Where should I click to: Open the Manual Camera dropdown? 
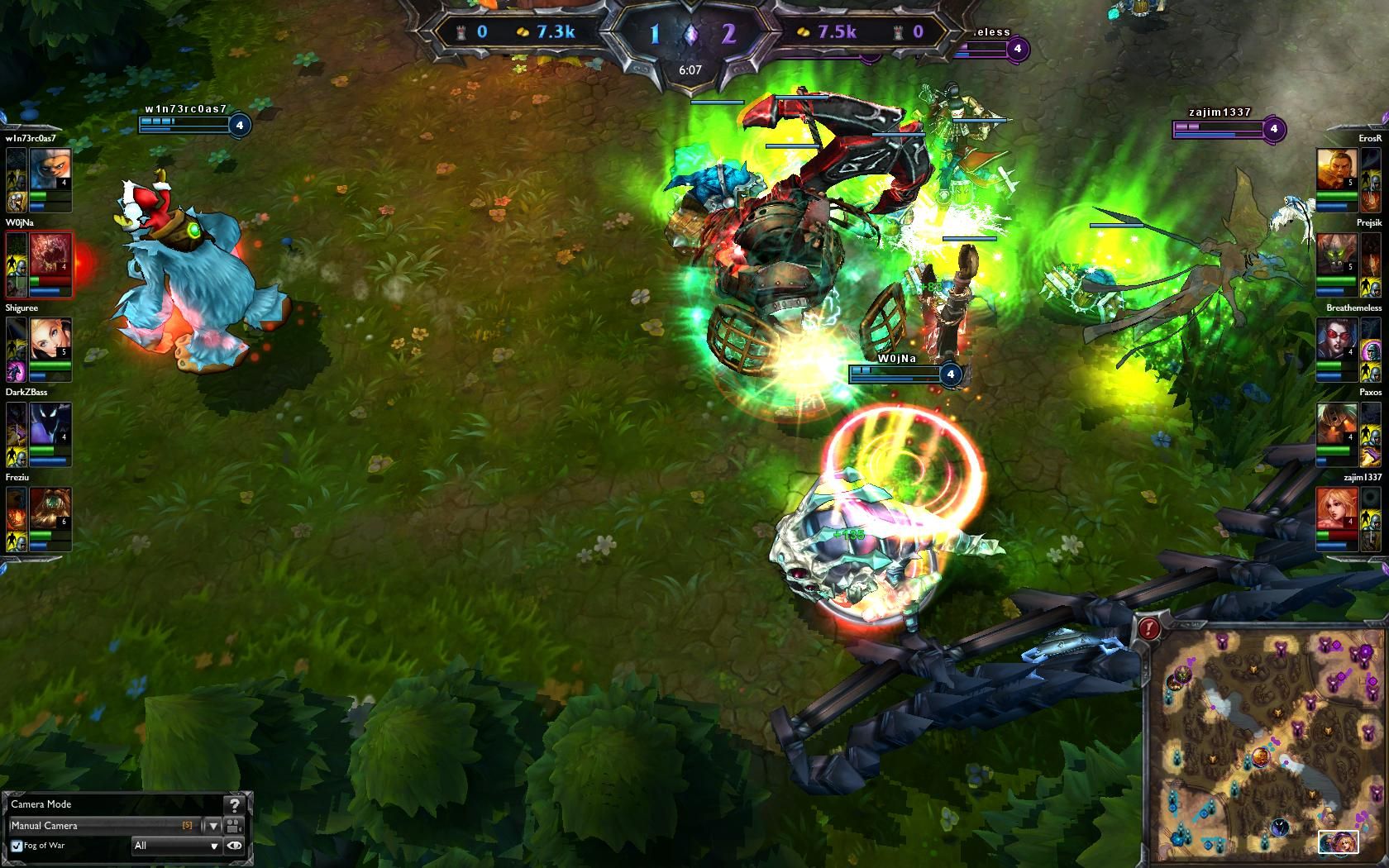click(212, 826)
